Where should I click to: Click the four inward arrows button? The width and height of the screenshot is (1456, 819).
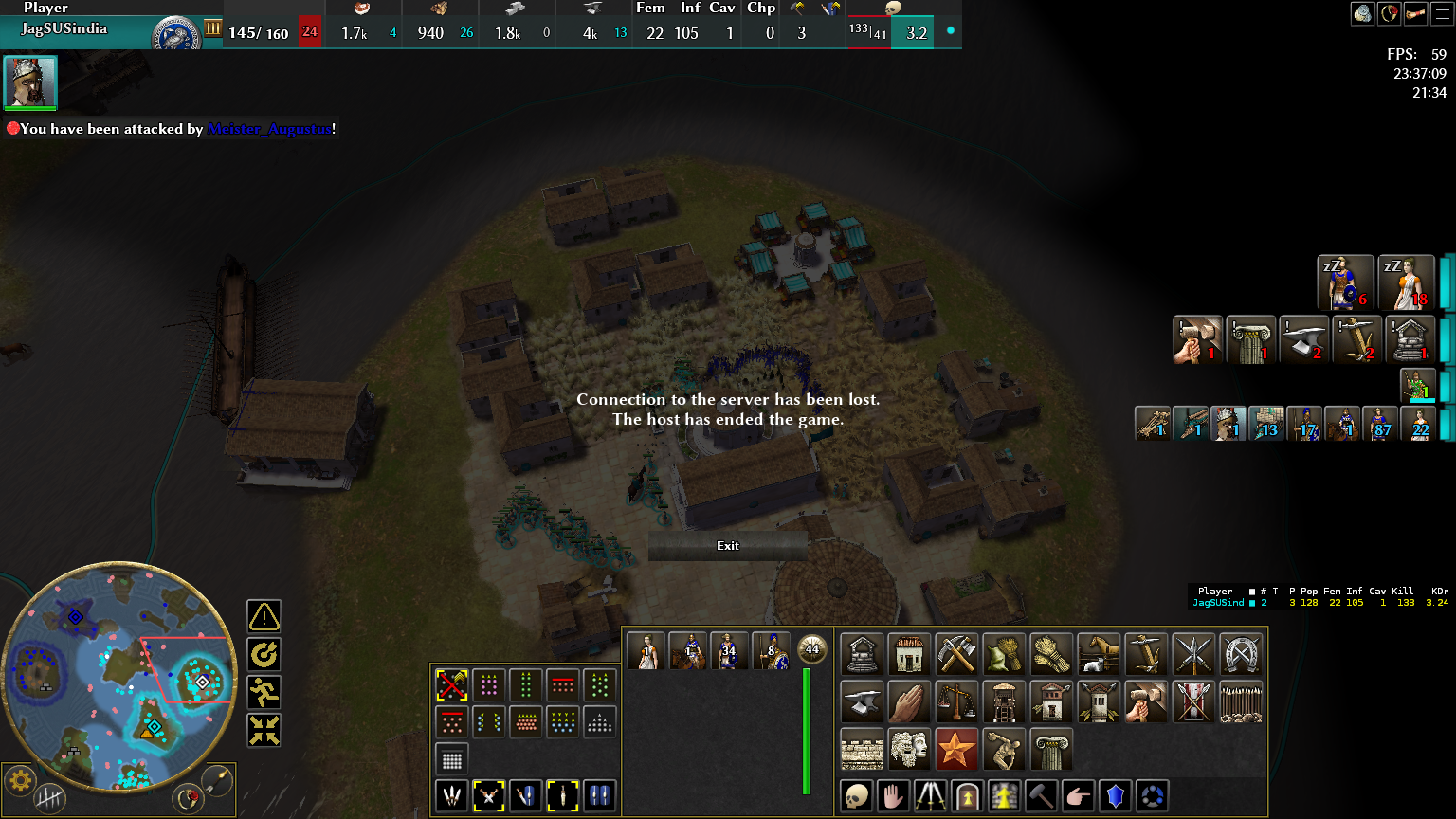point(264,730)
